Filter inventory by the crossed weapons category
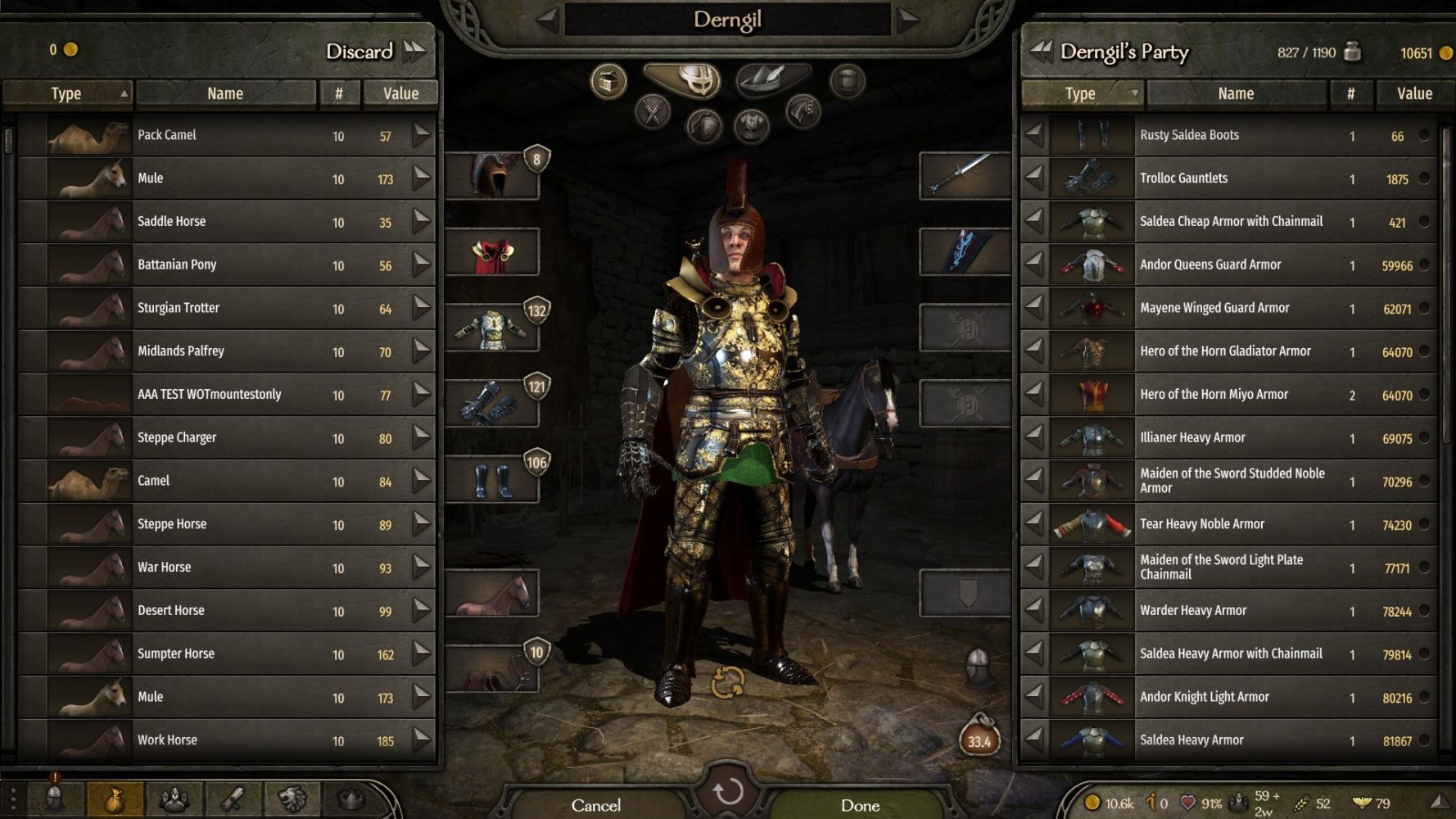This screenshot has height=819, width=1456. tap(653, 112)
